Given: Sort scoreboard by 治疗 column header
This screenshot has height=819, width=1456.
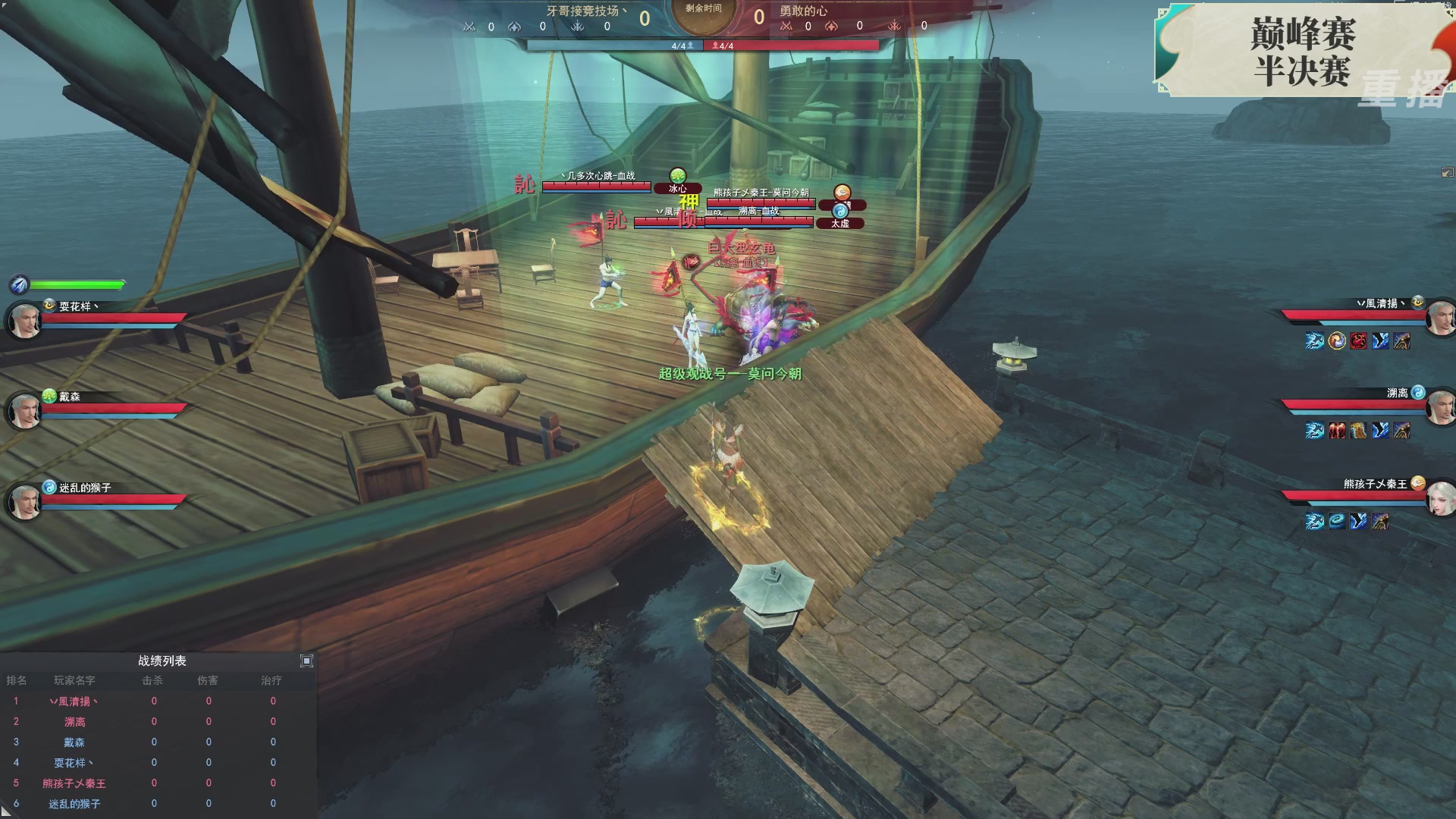Looking at the screenshot, I should [x=271, y=681].
